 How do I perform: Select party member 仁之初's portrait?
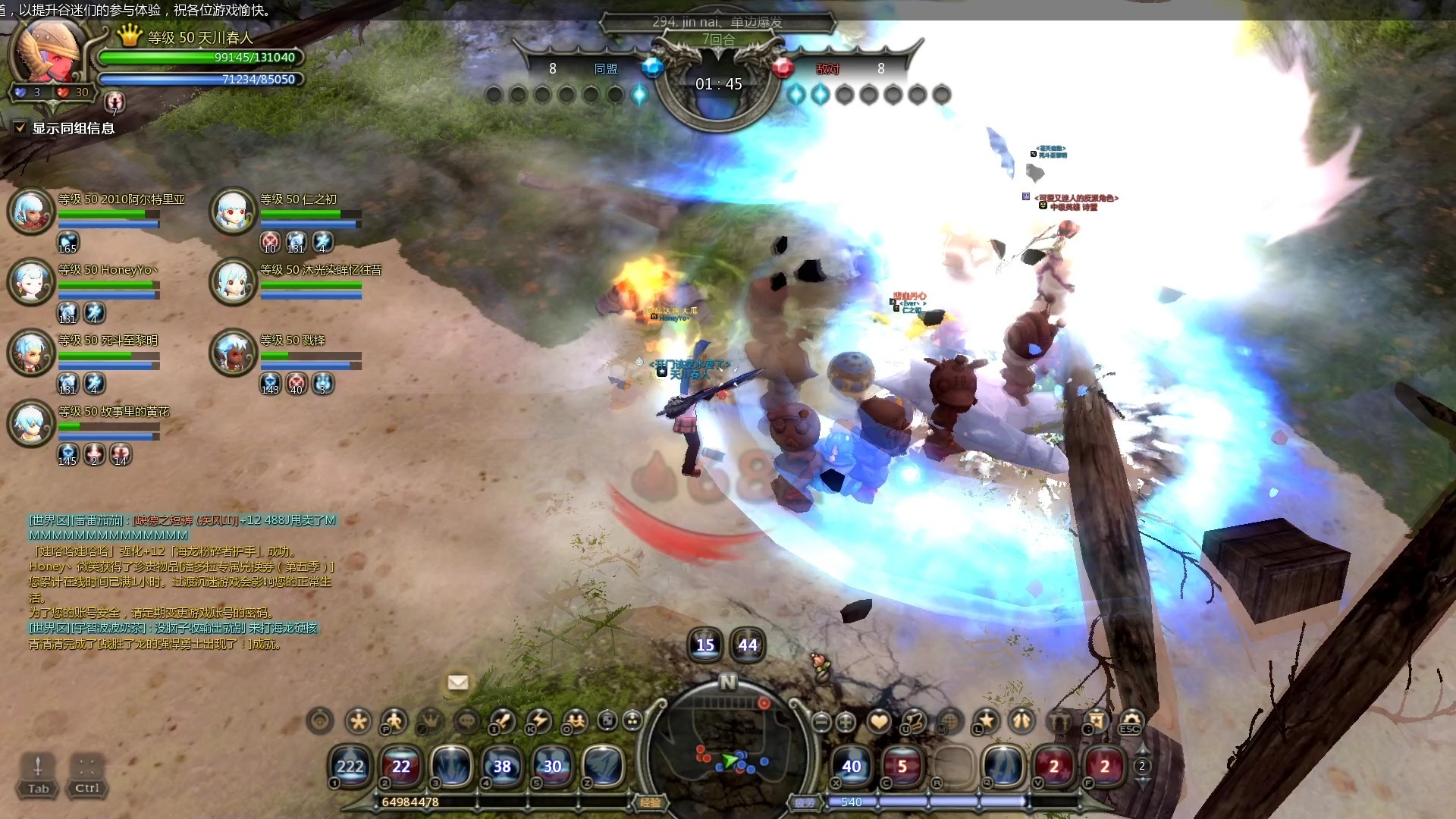tap(233, 210)
